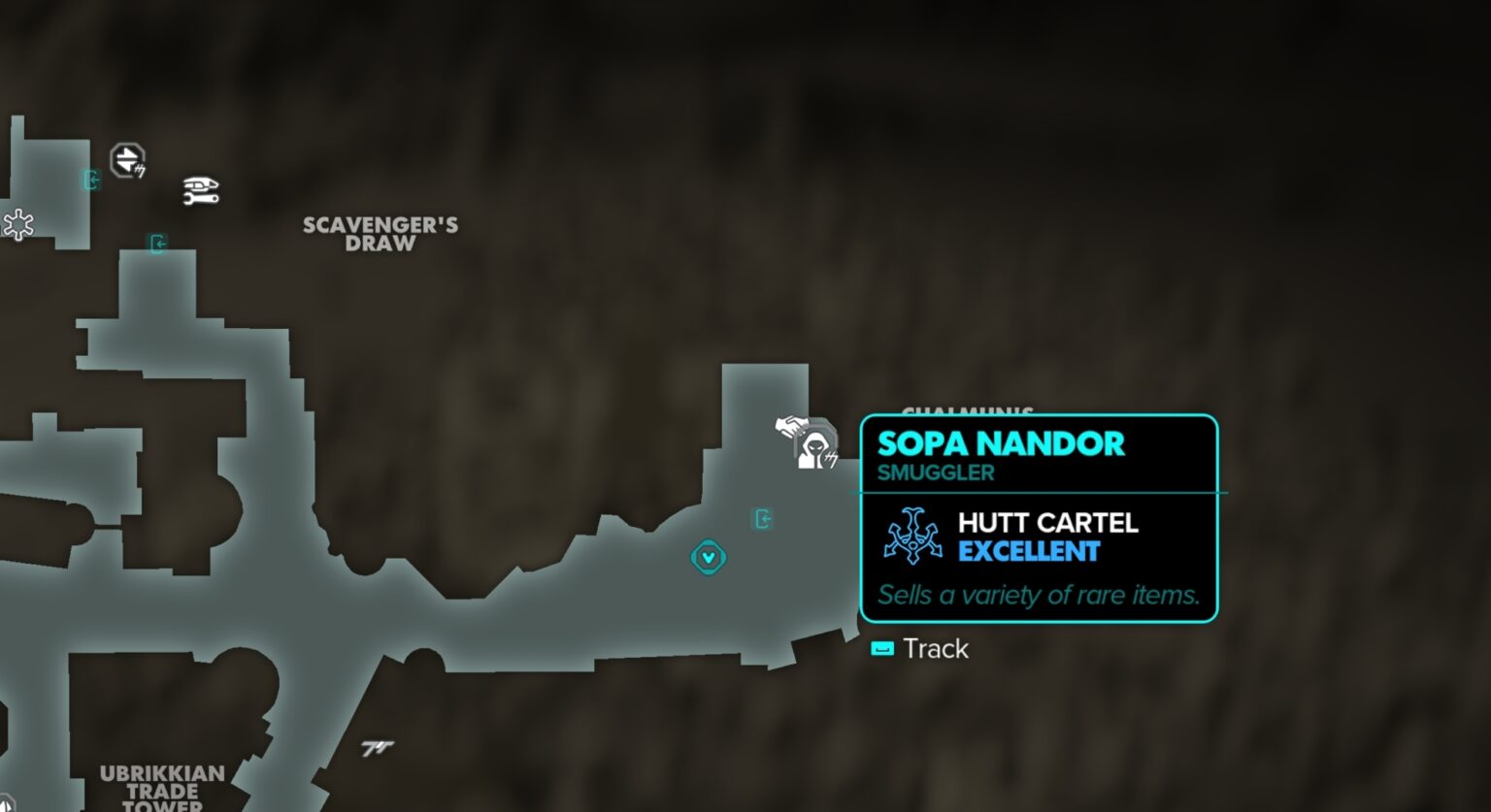The width and height of the screenshot is (1491, 812).
Task: Click the teal diamond waypoint marker
Action: pos(709,558)
